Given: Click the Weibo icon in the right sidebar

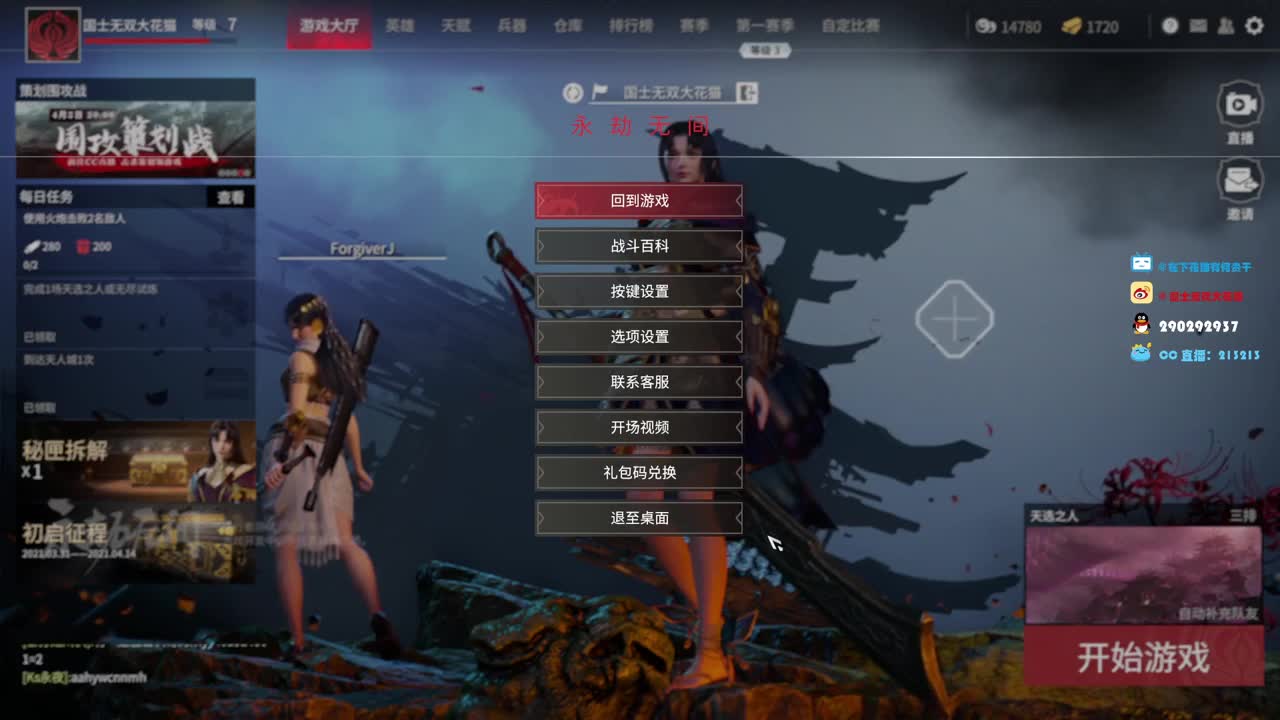Looking at the screenshot, I should [1141, 293].
